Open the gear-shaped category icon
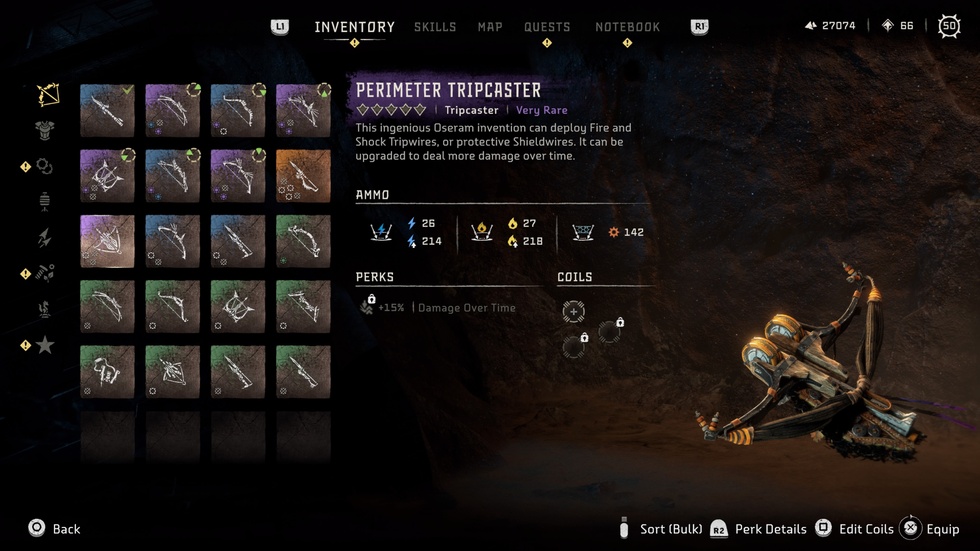Image resolution: width=980 pixels, height=551 pixels. click(x=45, y=167)
